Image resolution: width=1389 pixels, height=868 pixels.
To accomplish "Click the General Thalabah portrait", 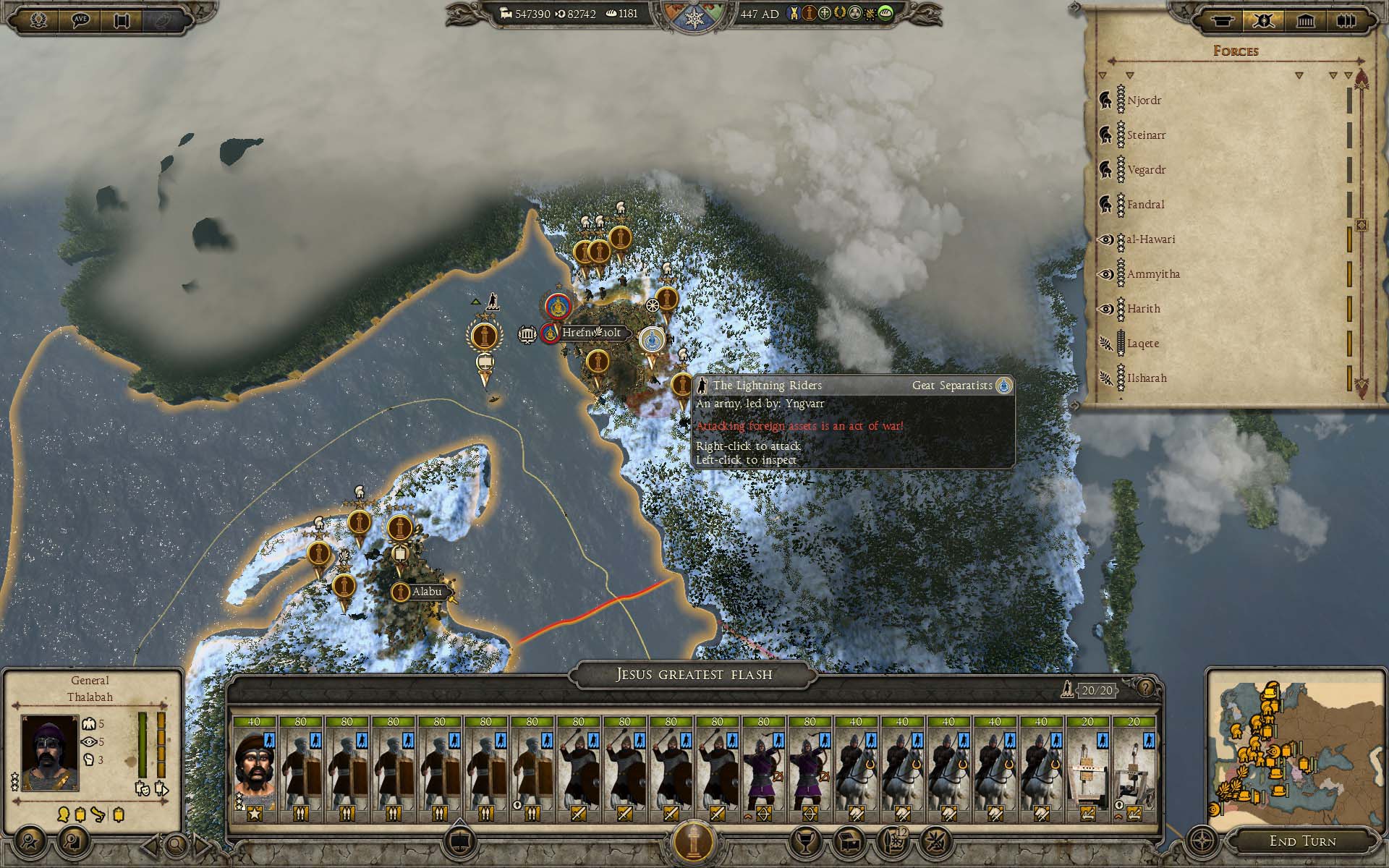I will pyautogui.click(x=50, y=752).
